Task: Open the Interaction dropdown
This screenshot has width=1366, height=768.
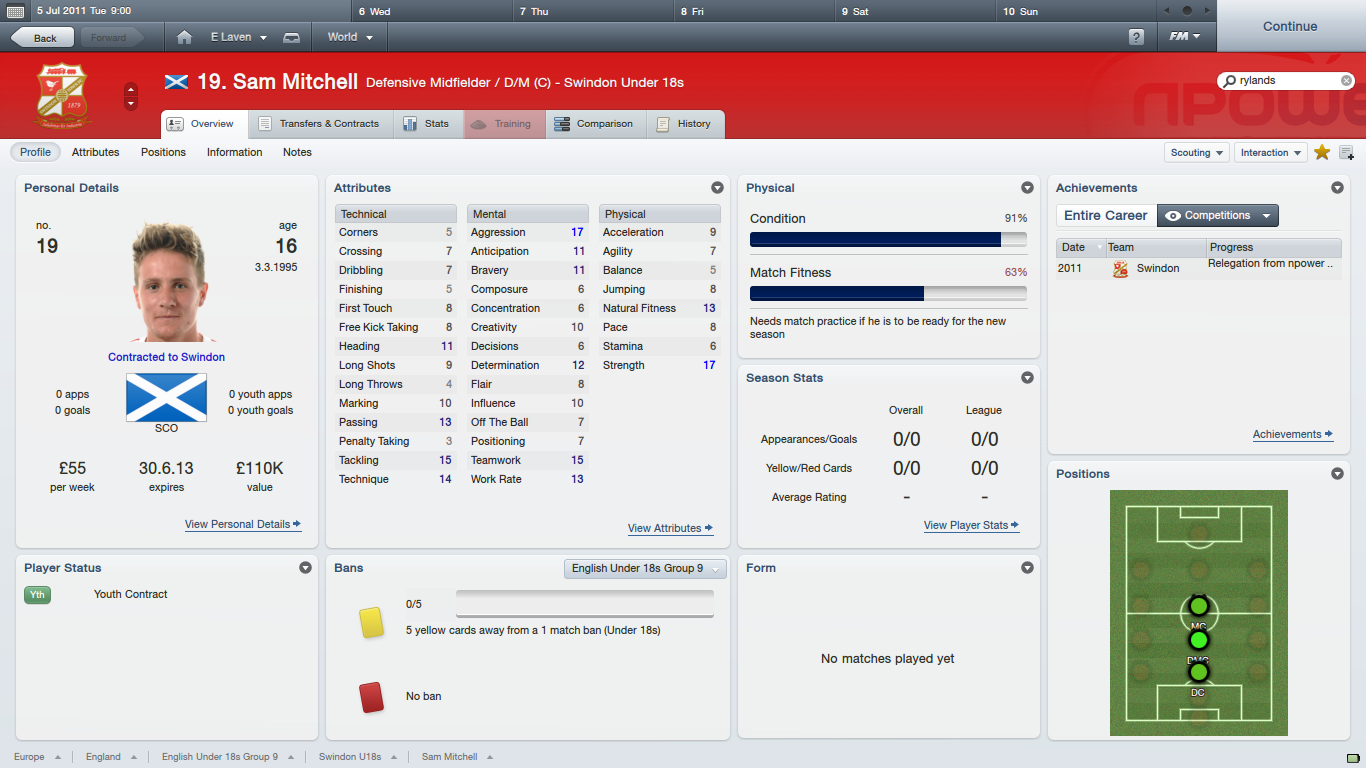Action: [x=1270, y=153]
